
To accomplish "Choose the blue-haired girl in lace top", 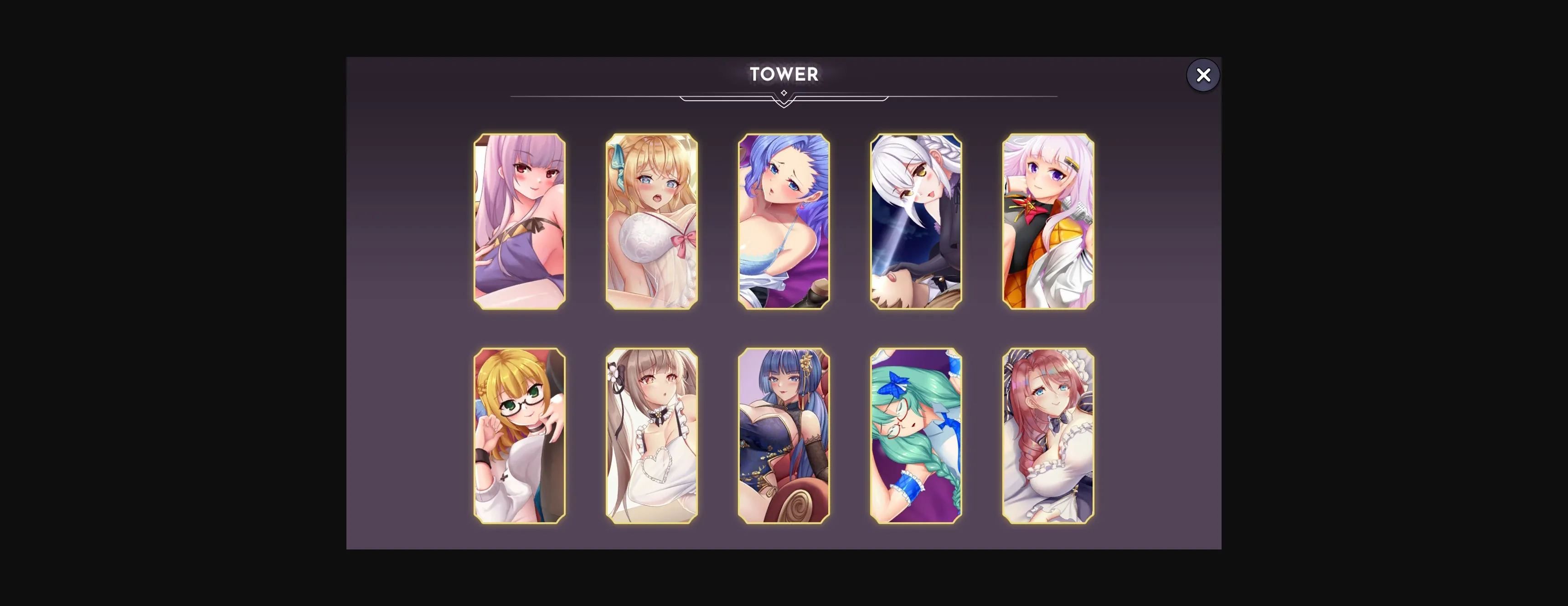I will (x=784, y=223).
